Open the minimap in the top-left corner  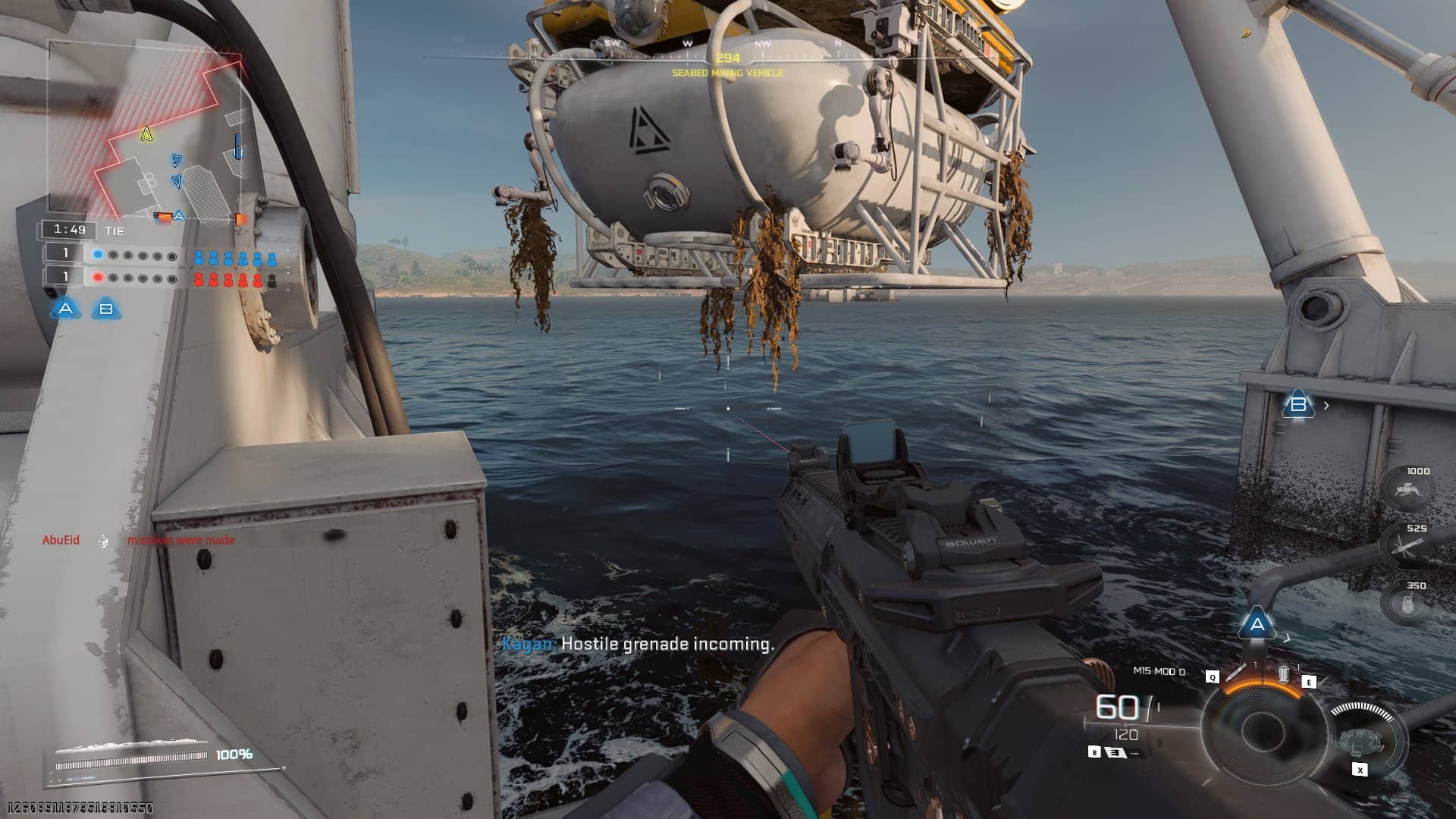click(x=146, y=127)
